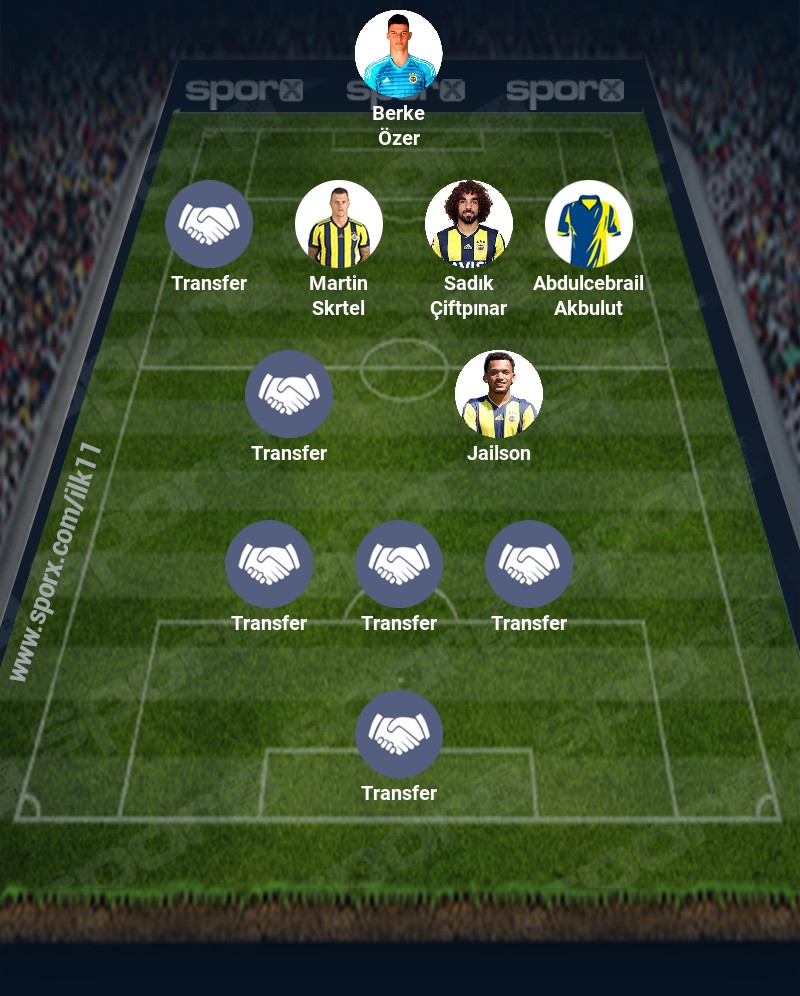
Task: Select Jailson's midfield portrait
Action: pos(498,394)
